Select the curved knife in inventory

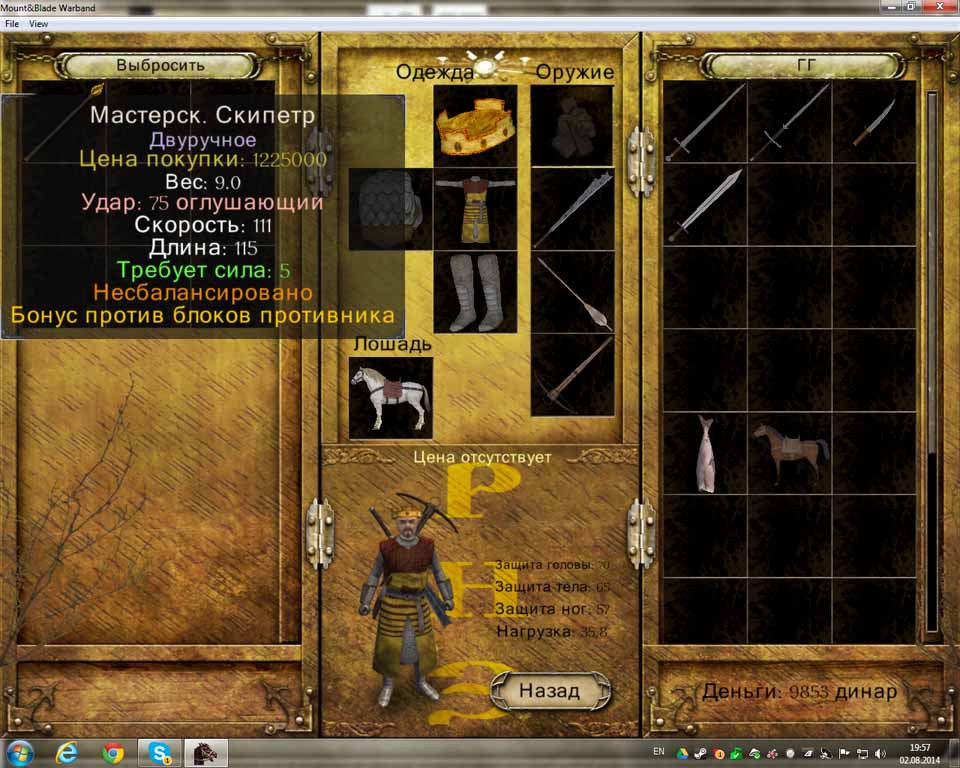click(873, 123)
